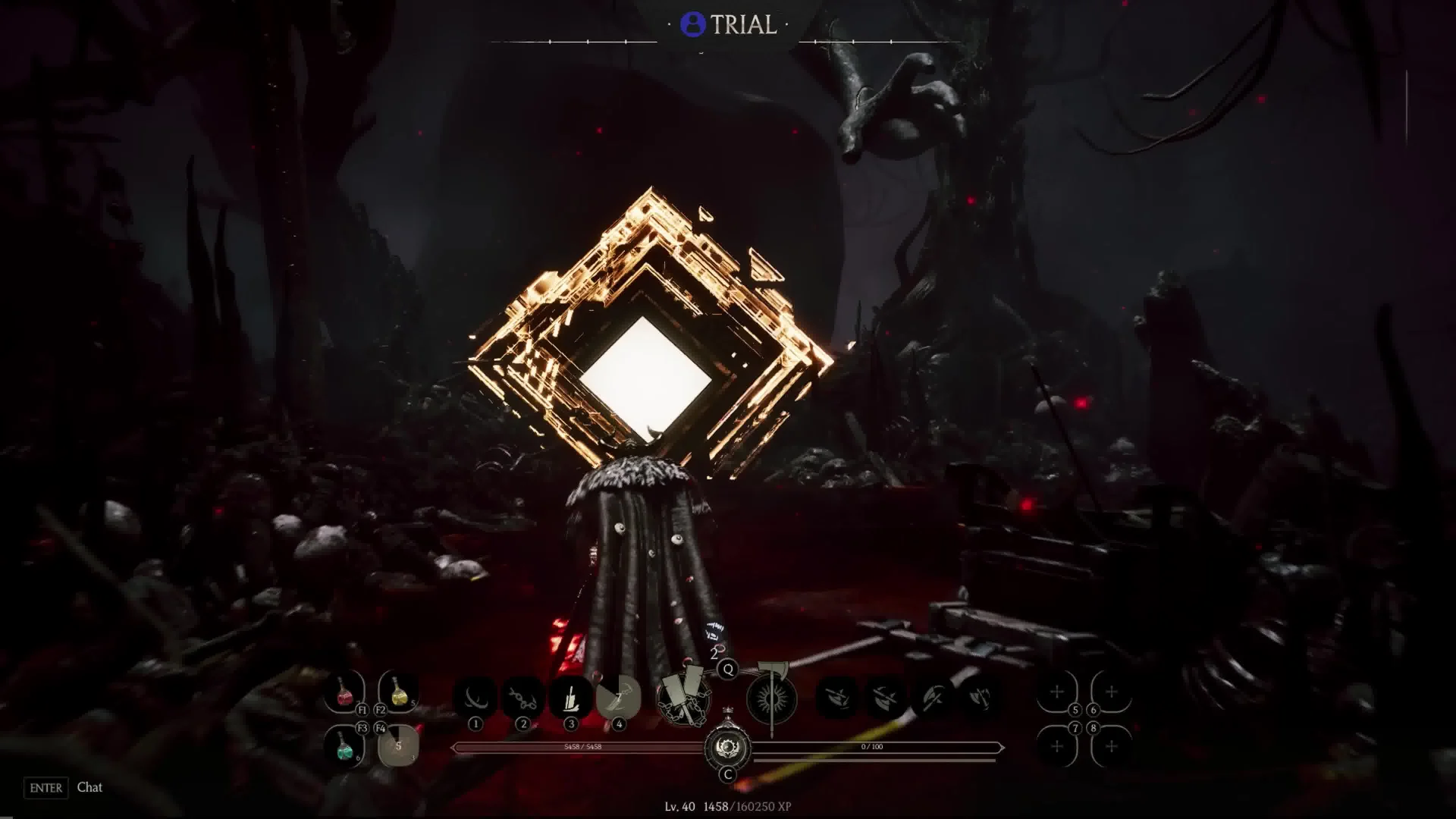Select the F4 consumable slot on cooldown
Screen dimensions: 1456x819
coord(398,746)
